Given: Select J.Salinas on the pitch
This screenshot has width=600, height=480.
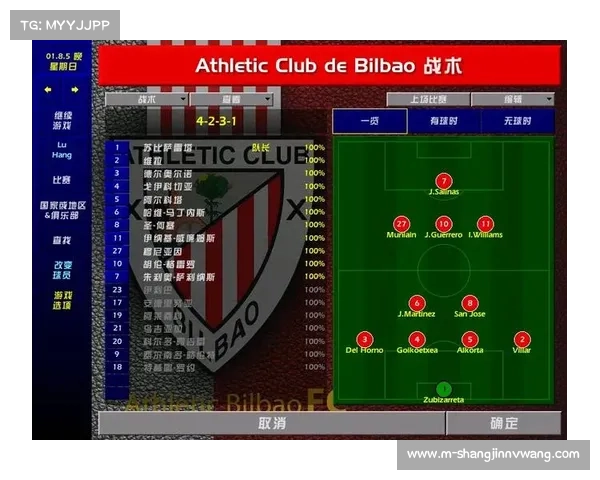Looking at the screenshot, I should [x=444, y=181].
